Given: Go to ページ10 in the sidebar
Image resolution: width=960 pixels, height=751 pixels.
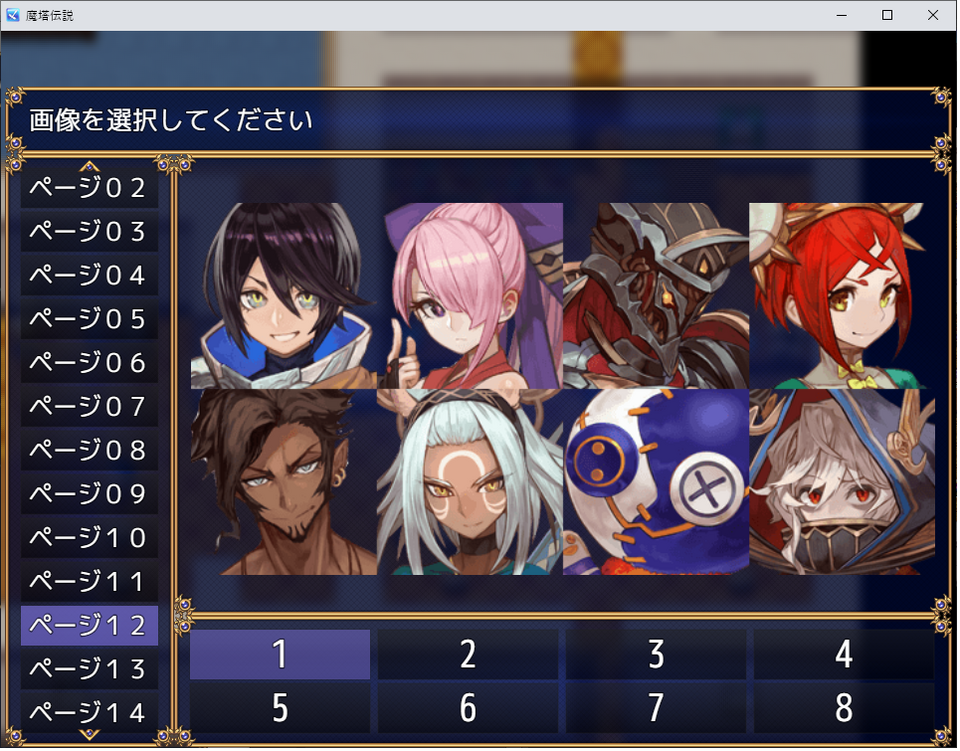Looking at the screenshot, I should point(88,537).
